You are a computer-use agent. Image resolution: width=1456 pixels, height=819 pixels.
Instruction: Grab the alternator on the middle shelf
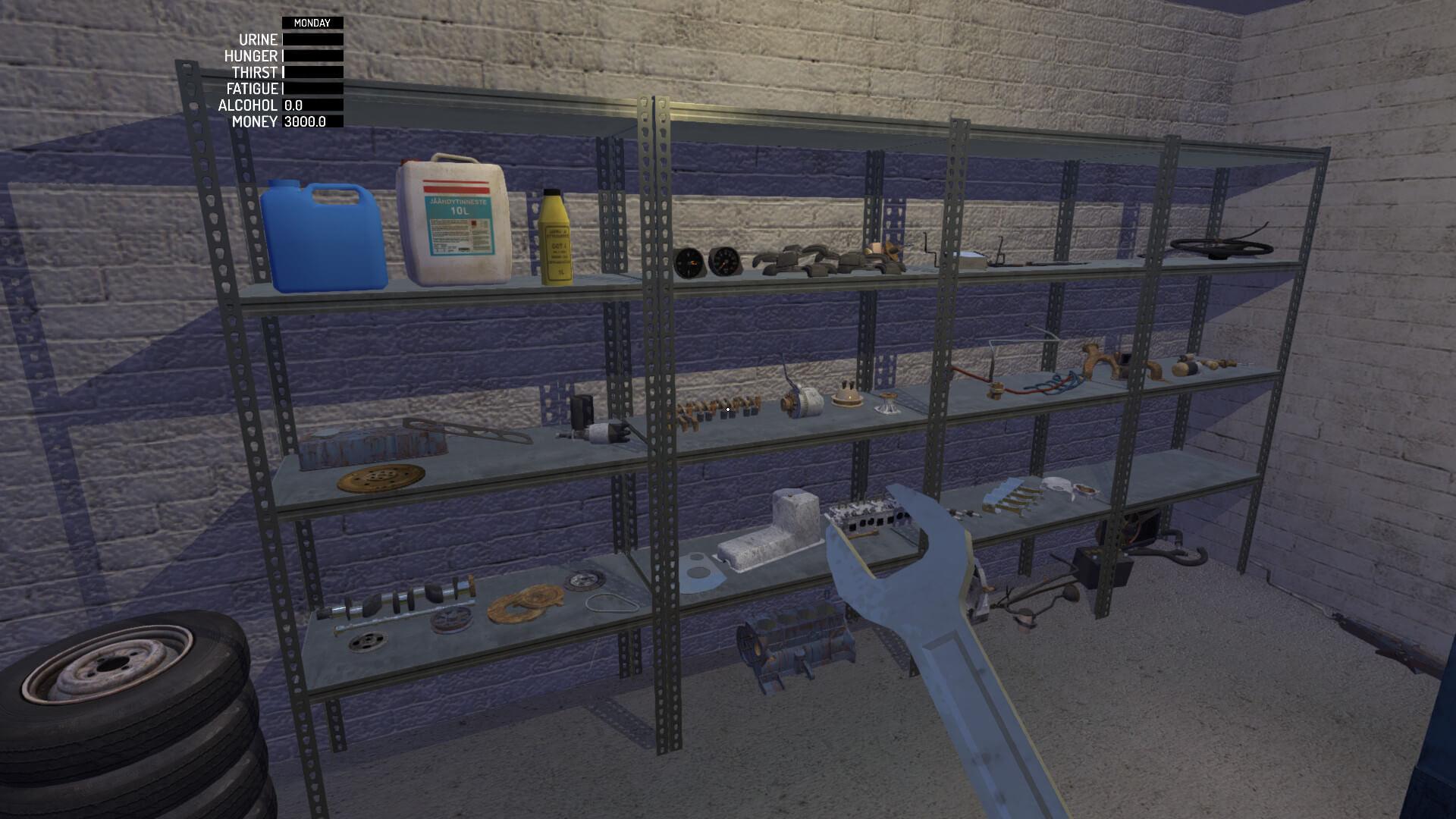800,402
